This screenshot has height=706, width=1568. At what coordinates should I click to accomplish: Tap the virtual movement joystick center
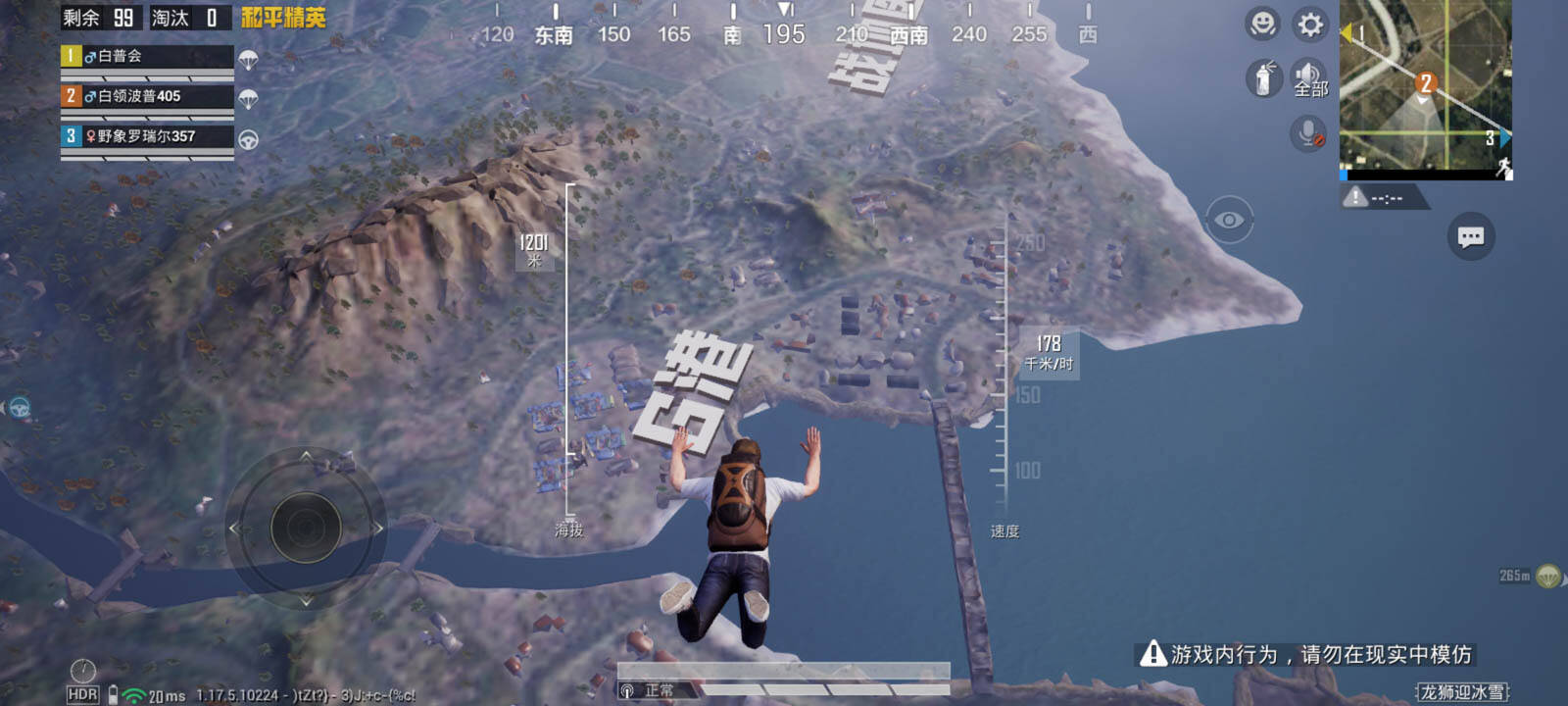pyautogui.click(x=306, y=528)
